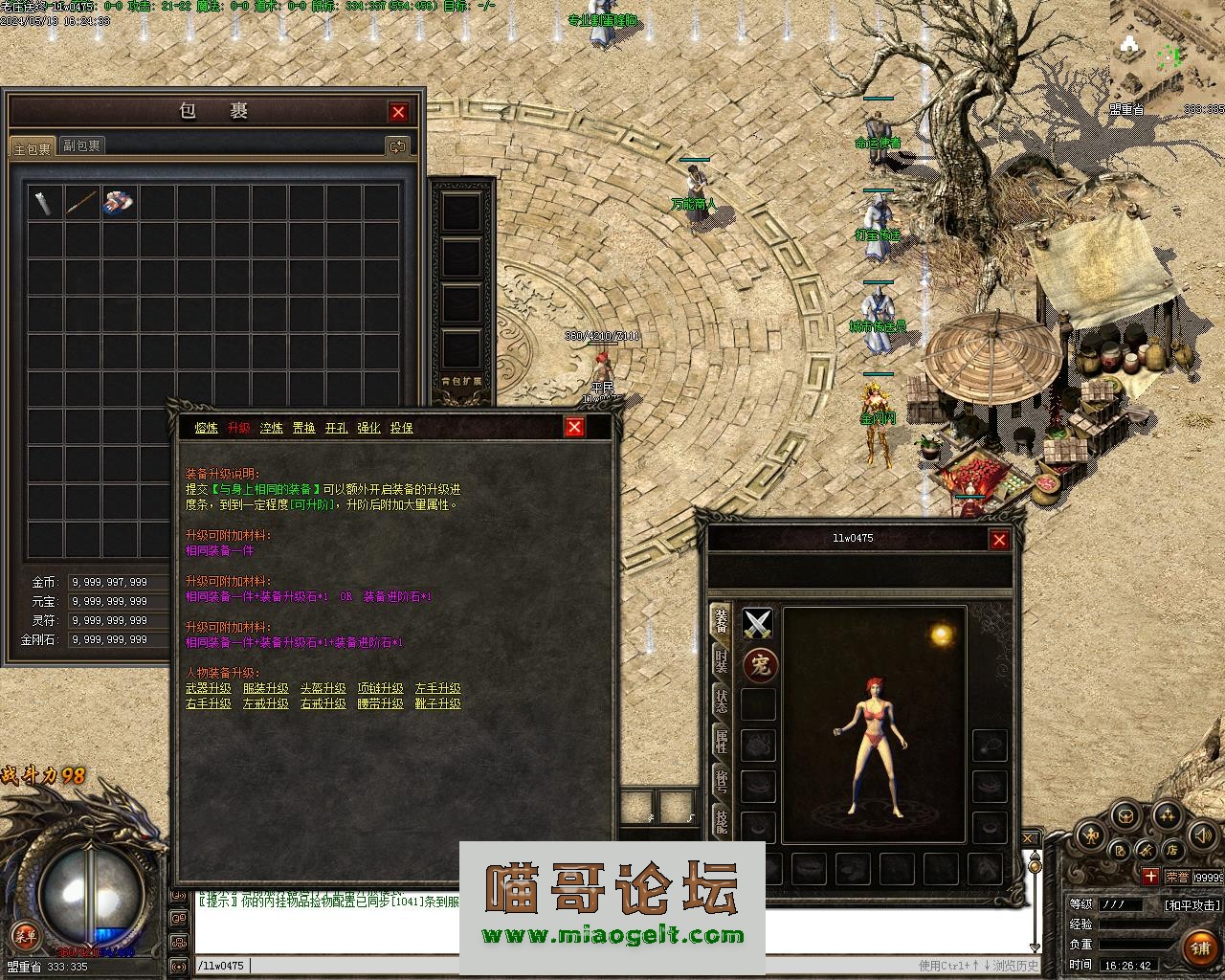Click the crossed swords icon
The width and height of the screenshot is (1225, 980).
[x=758, y=625]
